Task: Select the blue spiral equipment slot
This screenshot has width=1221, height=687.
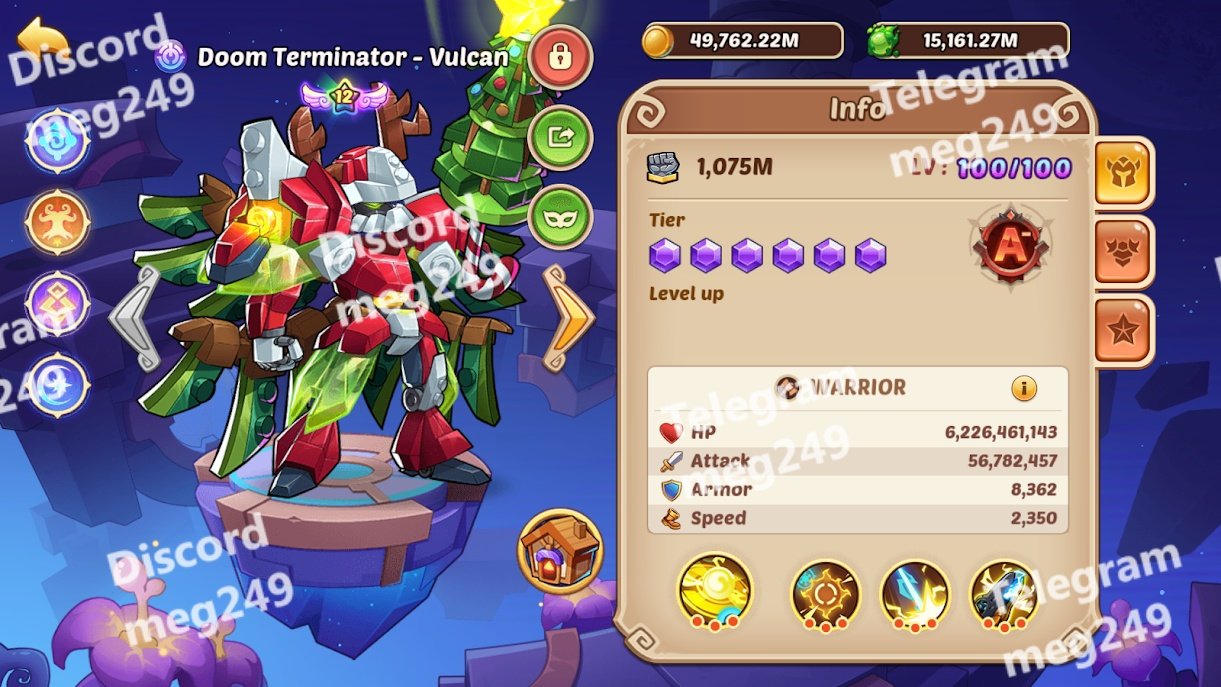Action: 58,140
